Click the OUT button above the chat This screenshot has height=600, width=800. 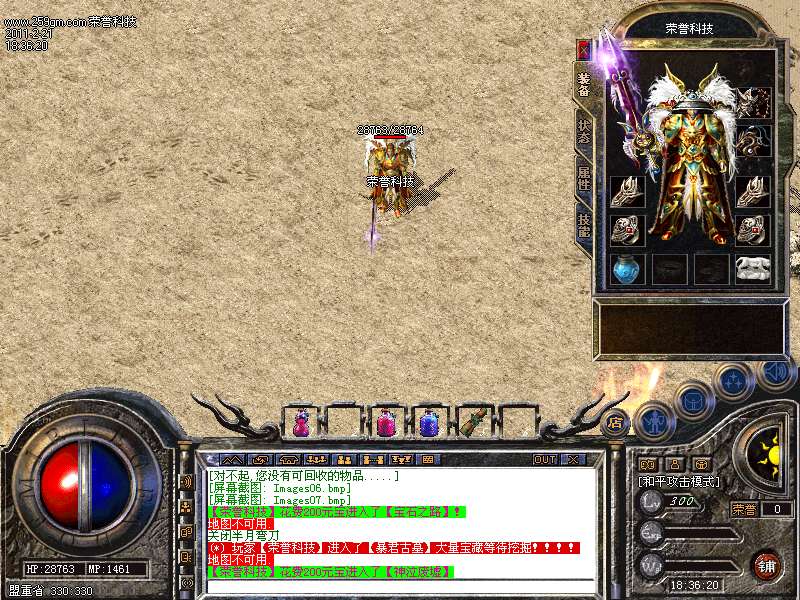(545, 460)
